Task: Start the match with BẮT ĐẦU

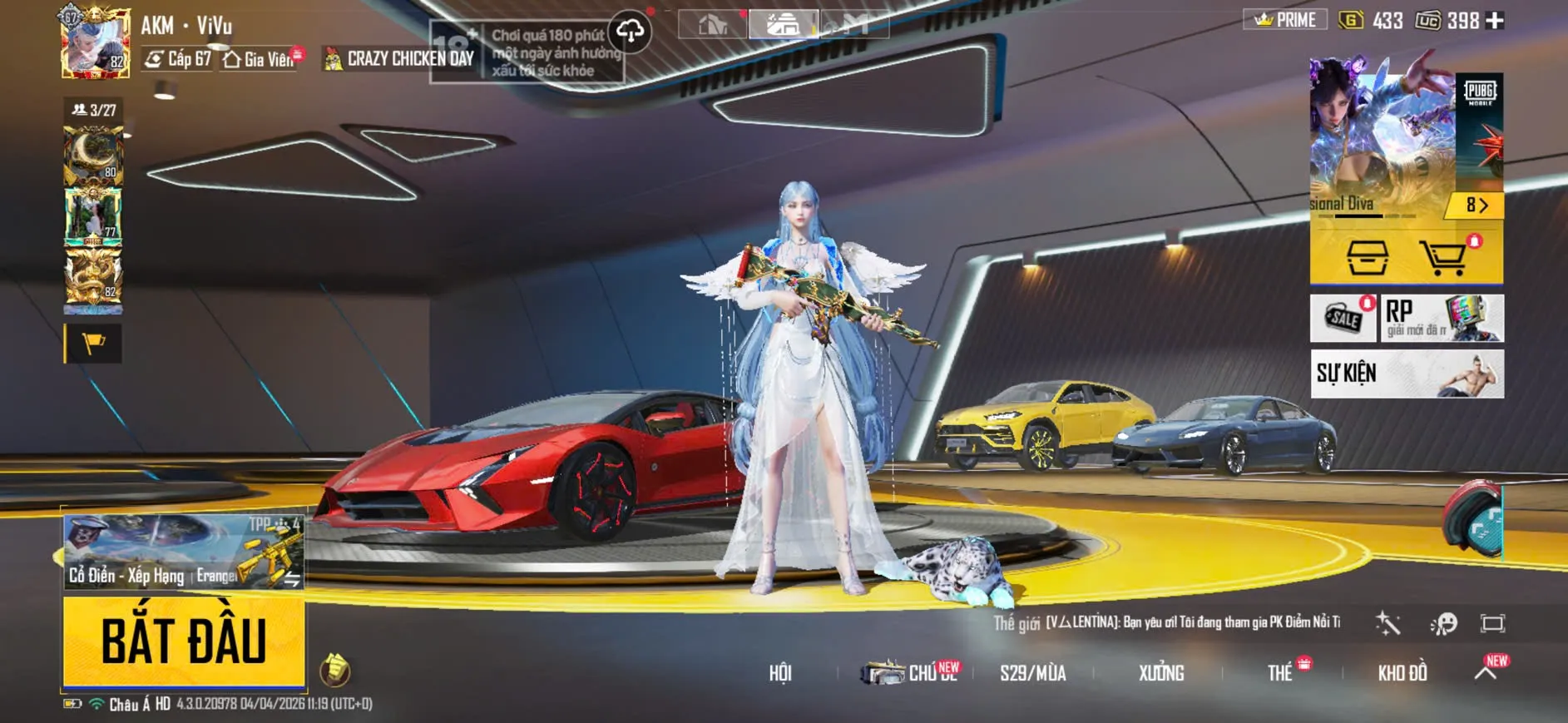Action: (x=184, y=641)
